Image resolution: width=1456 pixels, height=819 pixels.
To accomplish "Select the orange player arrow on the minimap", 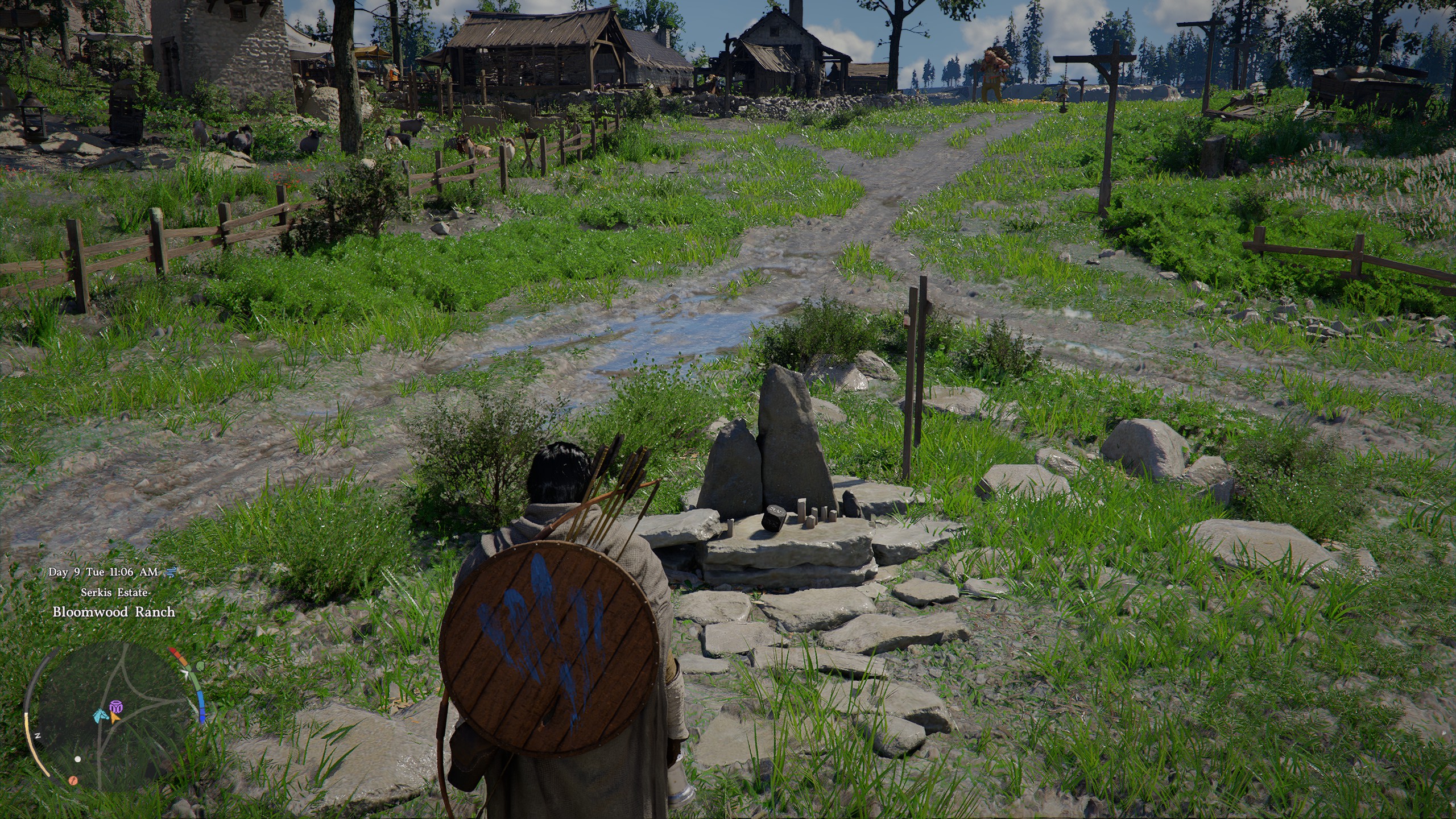I will click(x=115, y=718).
